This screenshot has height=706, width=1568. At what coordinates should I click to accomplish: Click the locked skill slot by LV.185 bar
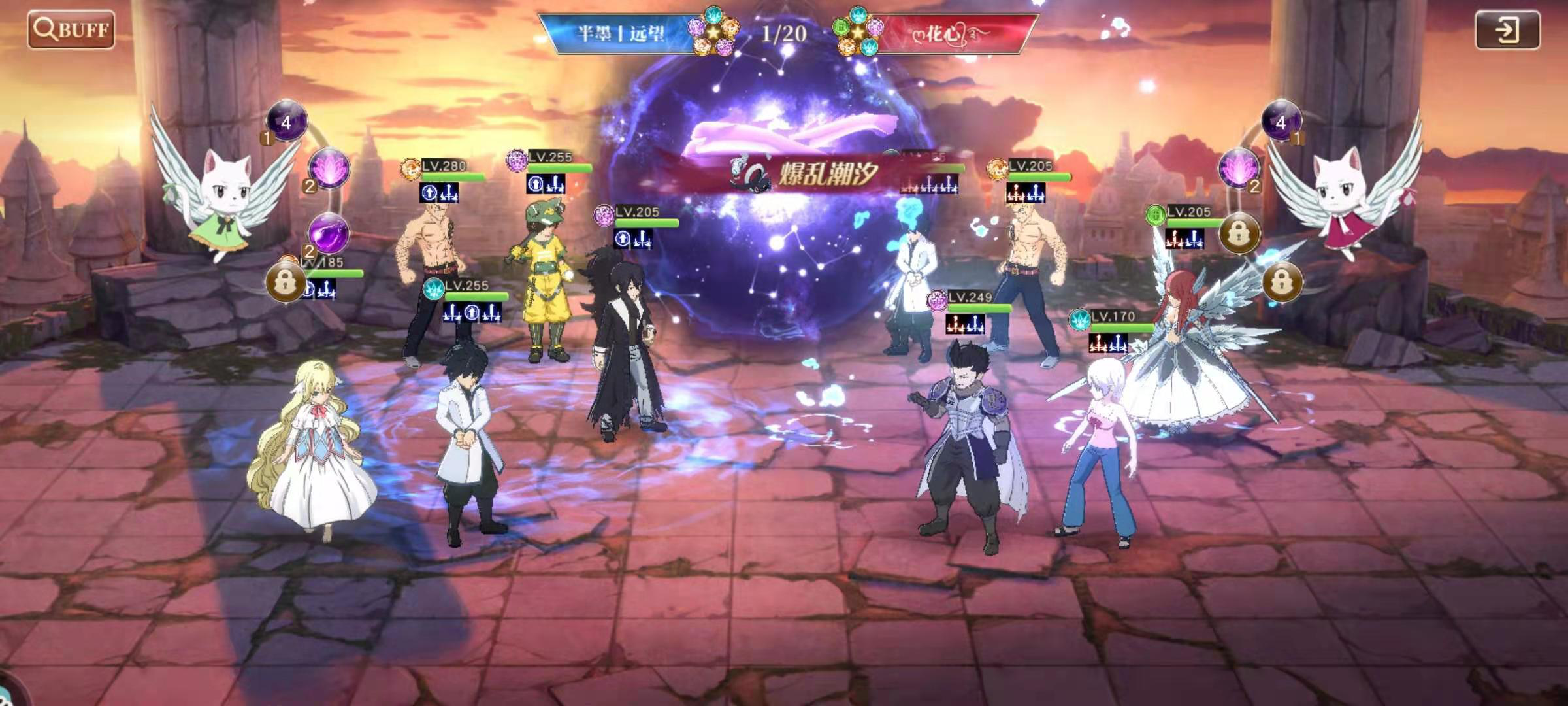point(285,282)
